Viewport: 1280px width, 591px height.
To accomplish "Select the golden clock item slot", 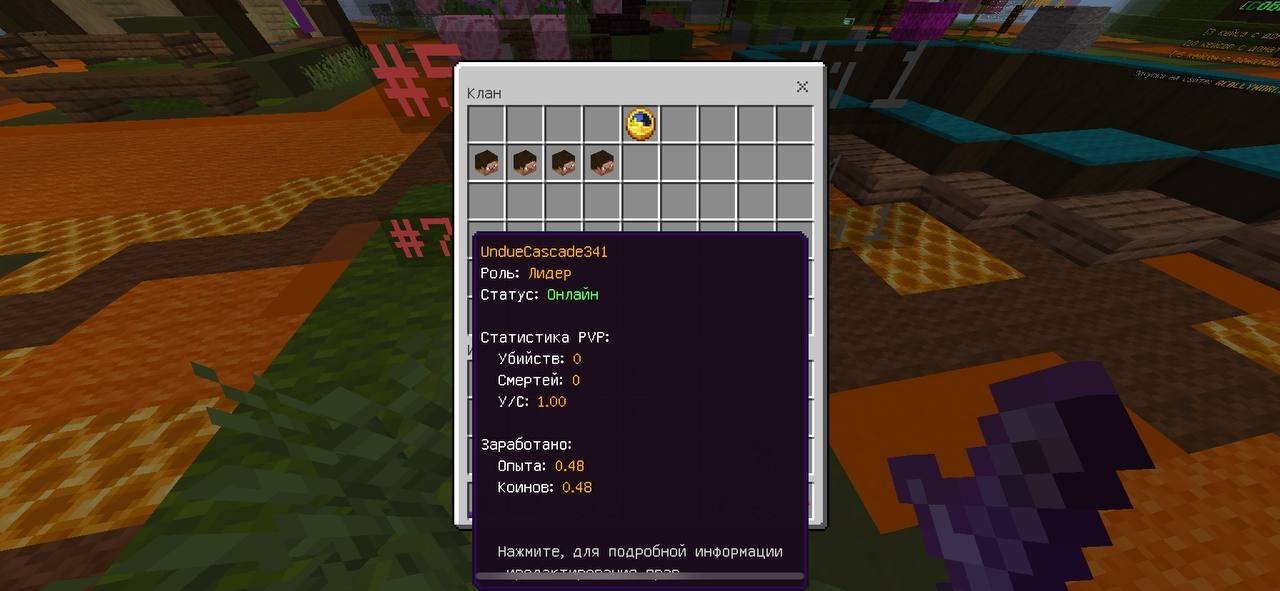I will [x=640, y=124].
